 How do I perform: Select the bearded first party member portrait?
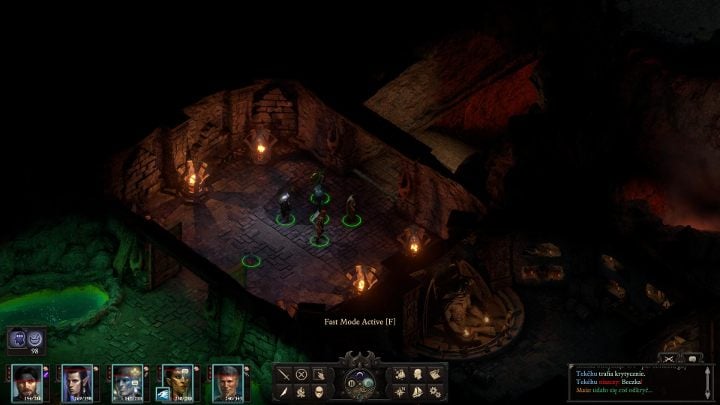27,382
